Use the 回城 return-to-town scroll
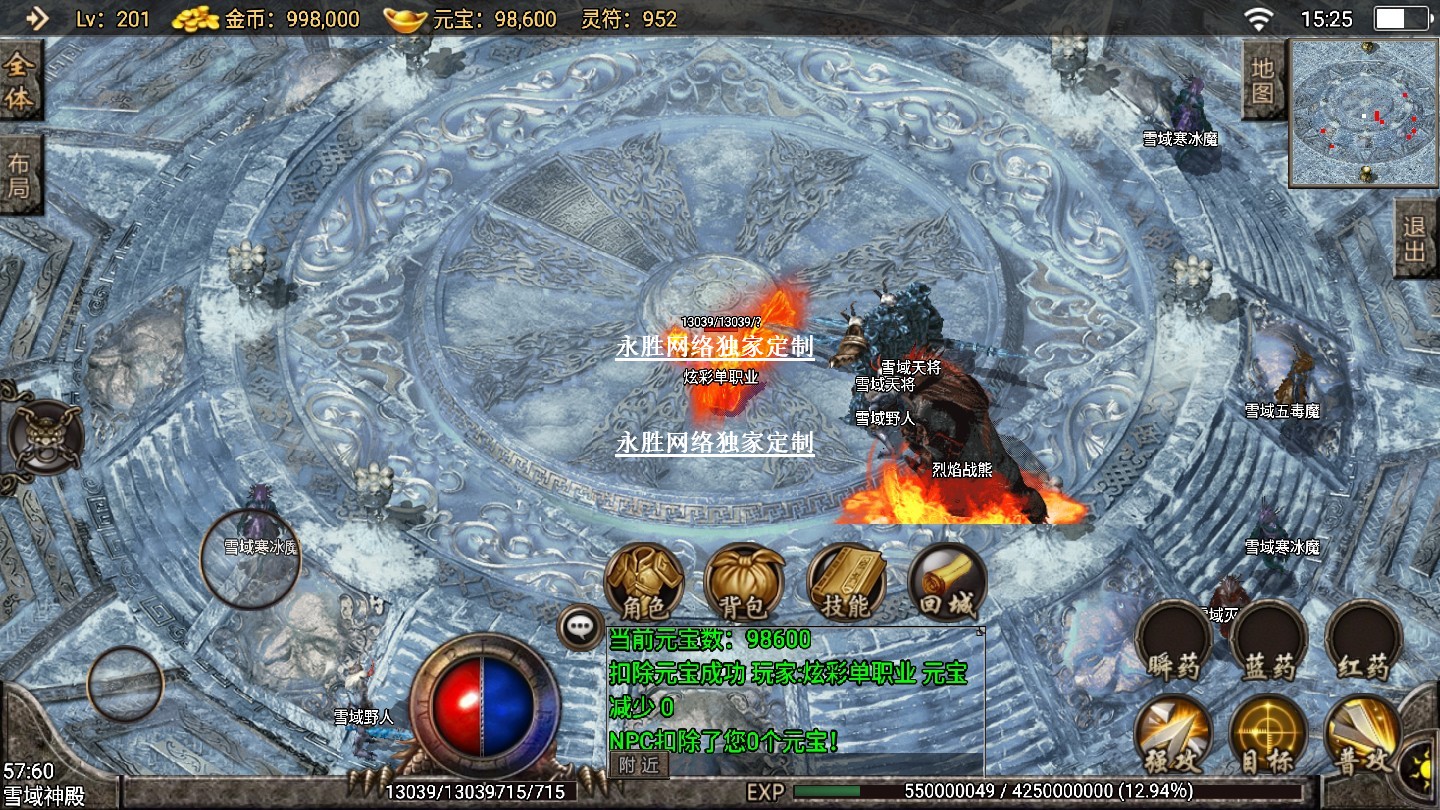The height and width of the screenshot is (810, 1440). pos(946,582)
